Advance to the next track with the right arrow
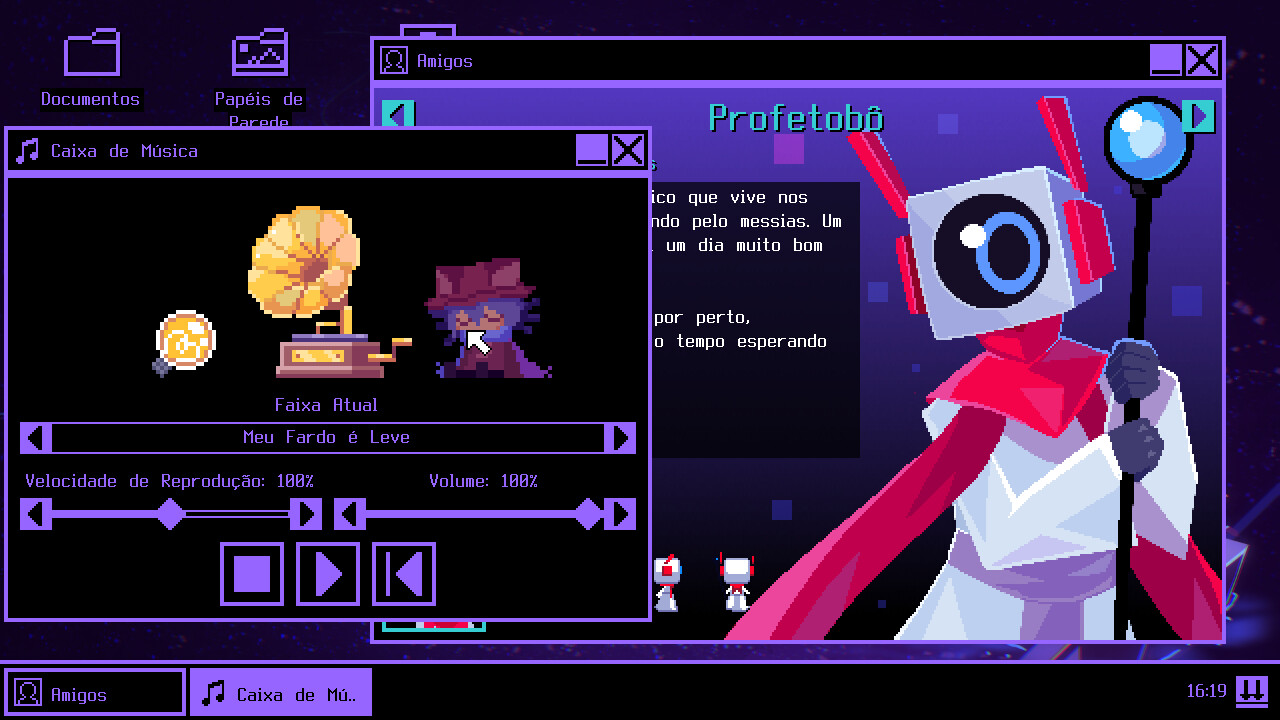 pyautogui.click(x=620, y=437)
